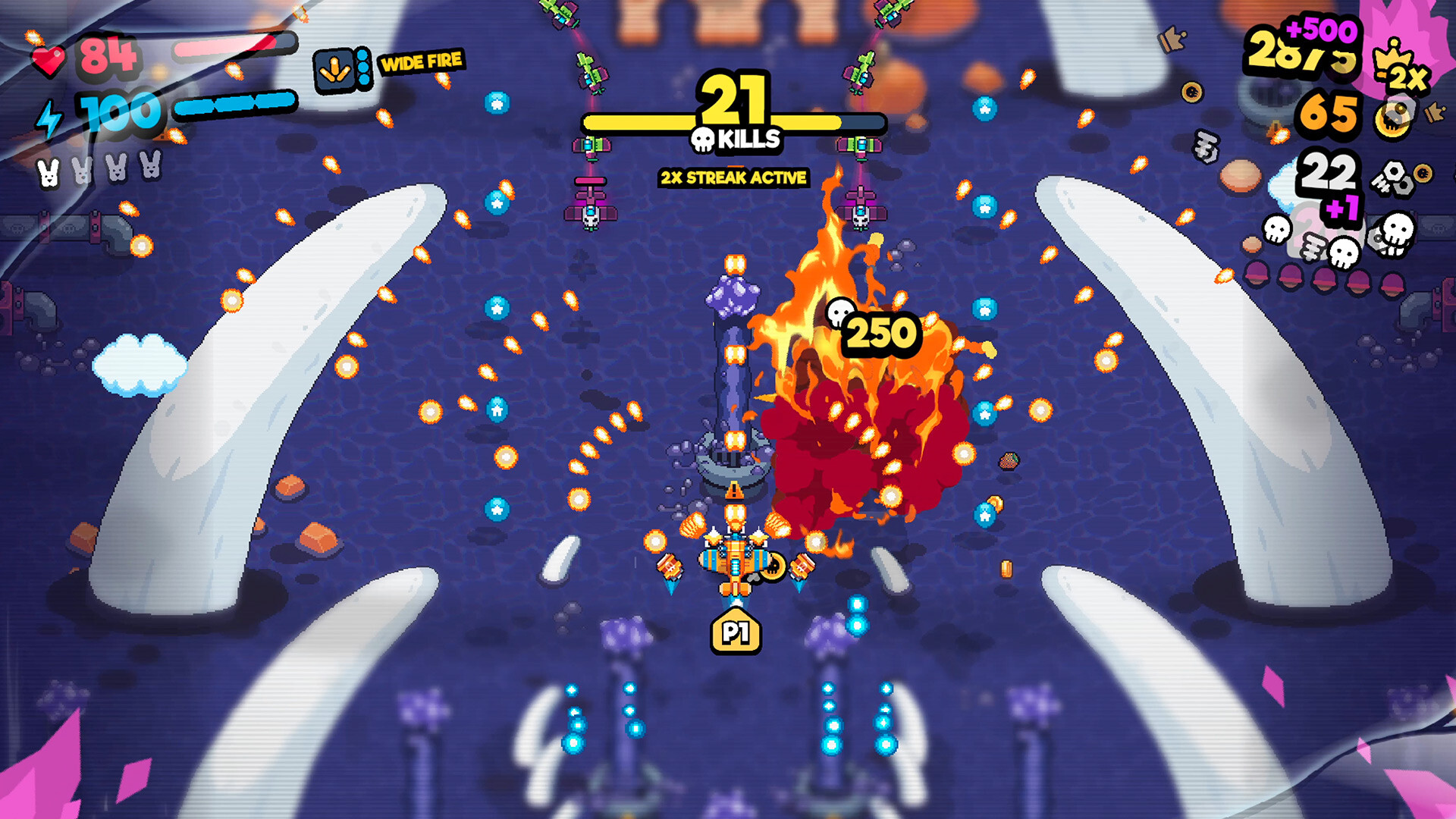This screenshot has width=1456, height=819.
Task: Expand the +1 counter under the 22 total
Action: click(x=1341, y=208)
